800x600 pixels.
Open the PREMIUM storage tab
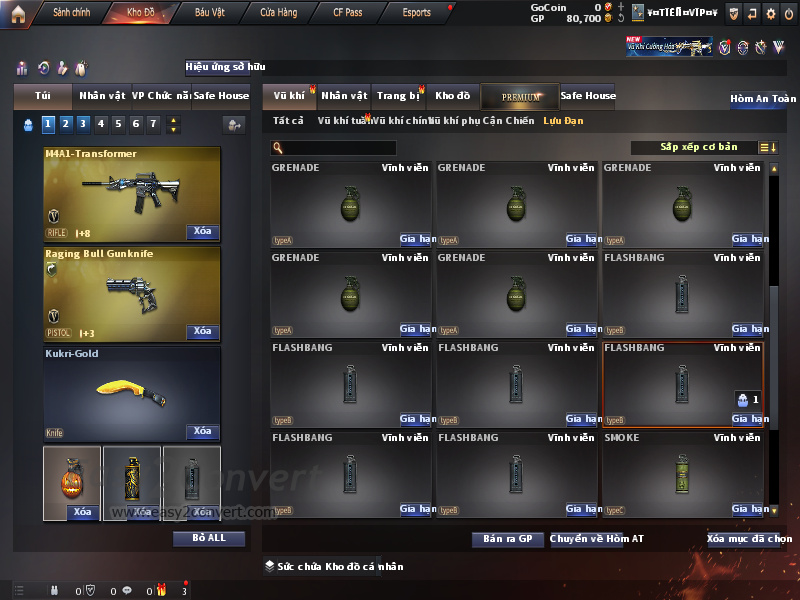[520, 97]
